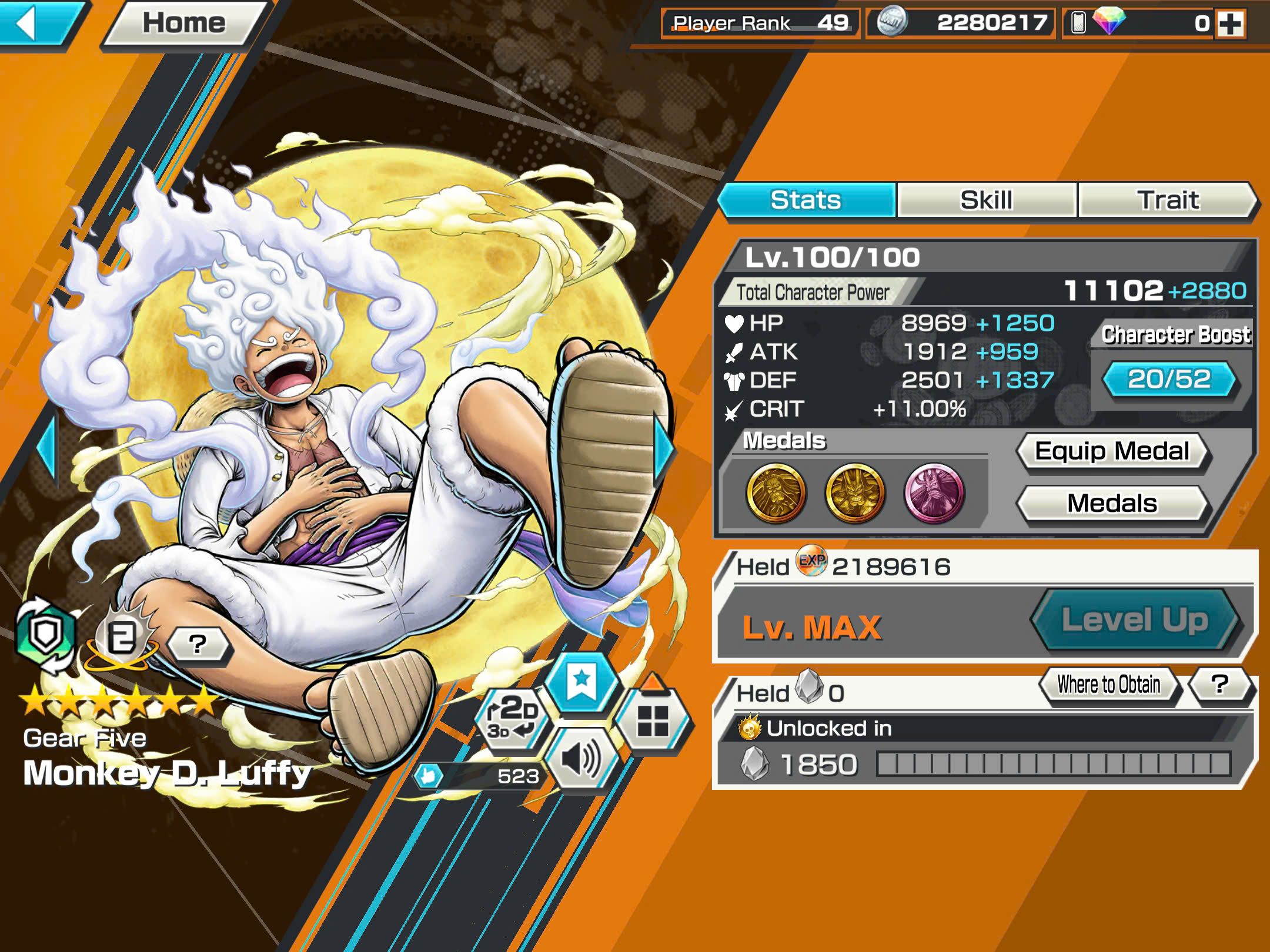Click the Equip Medal button
This screenshot has height=952, width=1270.
(1112, 451)
